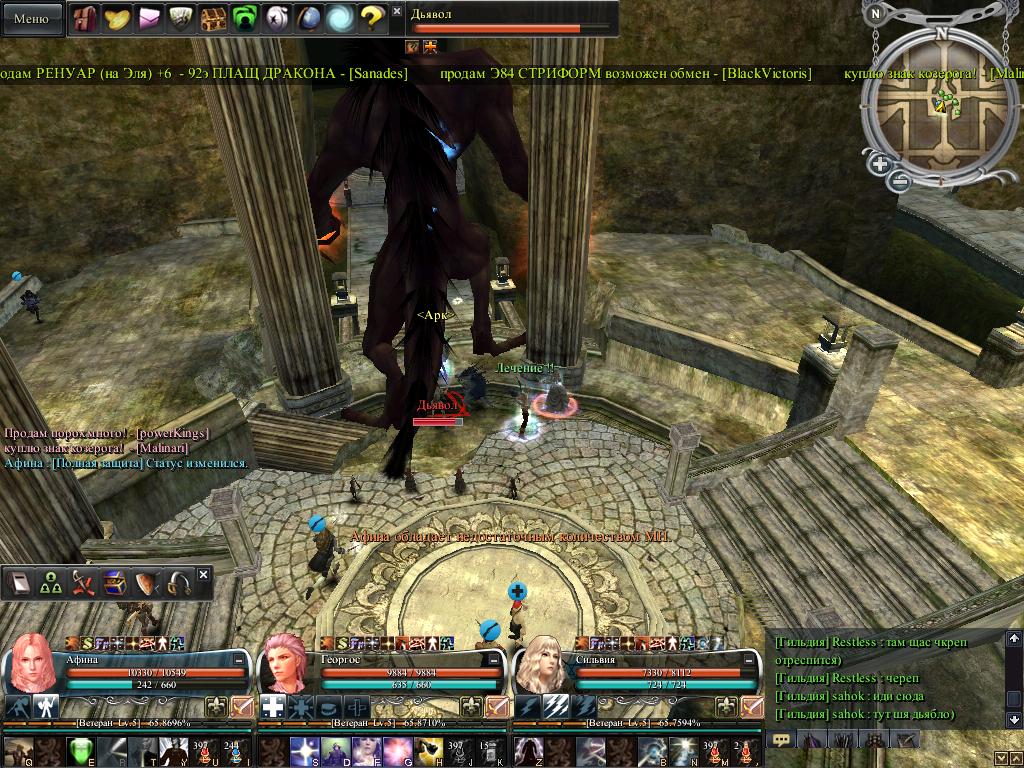The height and width of the screenshot is (768, 1024).
Task: Zoom in the minimap with plus button
Action: [x=880, y=165]
